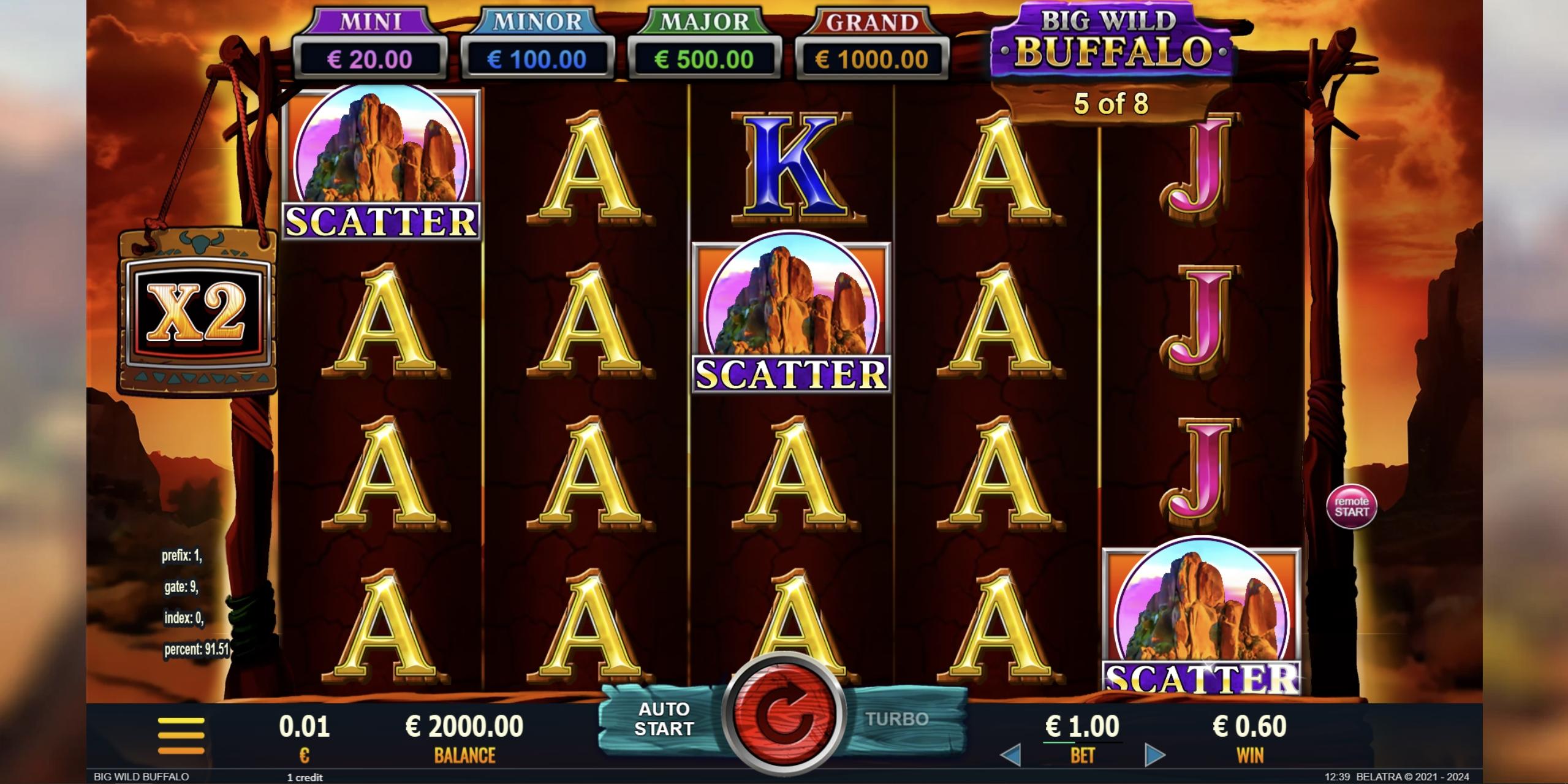Activate Auto Start mode
The height and width of the screenshot is (784, 1568).
tap(664, 719)
